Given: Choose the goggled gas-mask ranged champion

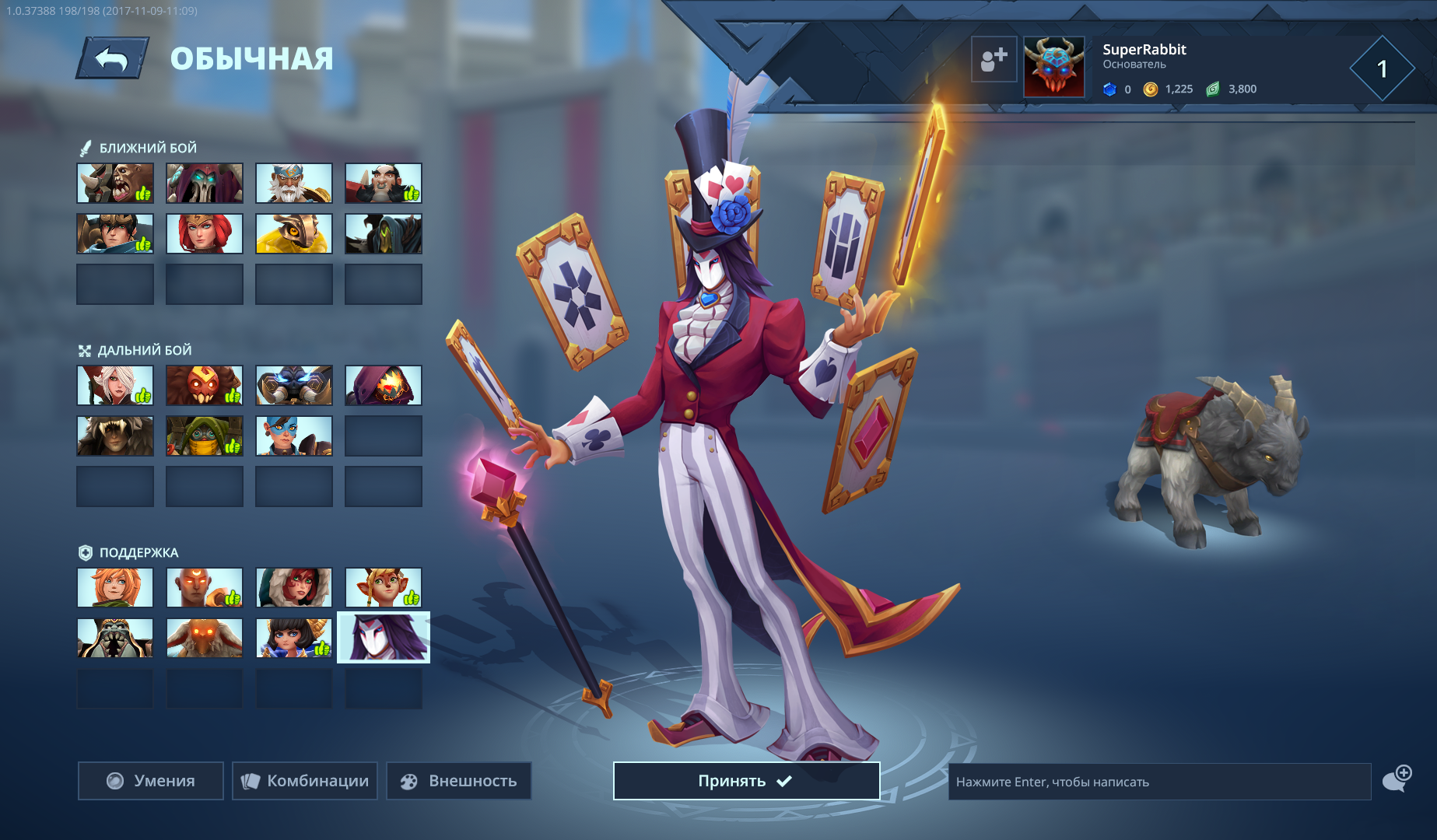Looking at the screenshot, I should (x=294, y=386).
